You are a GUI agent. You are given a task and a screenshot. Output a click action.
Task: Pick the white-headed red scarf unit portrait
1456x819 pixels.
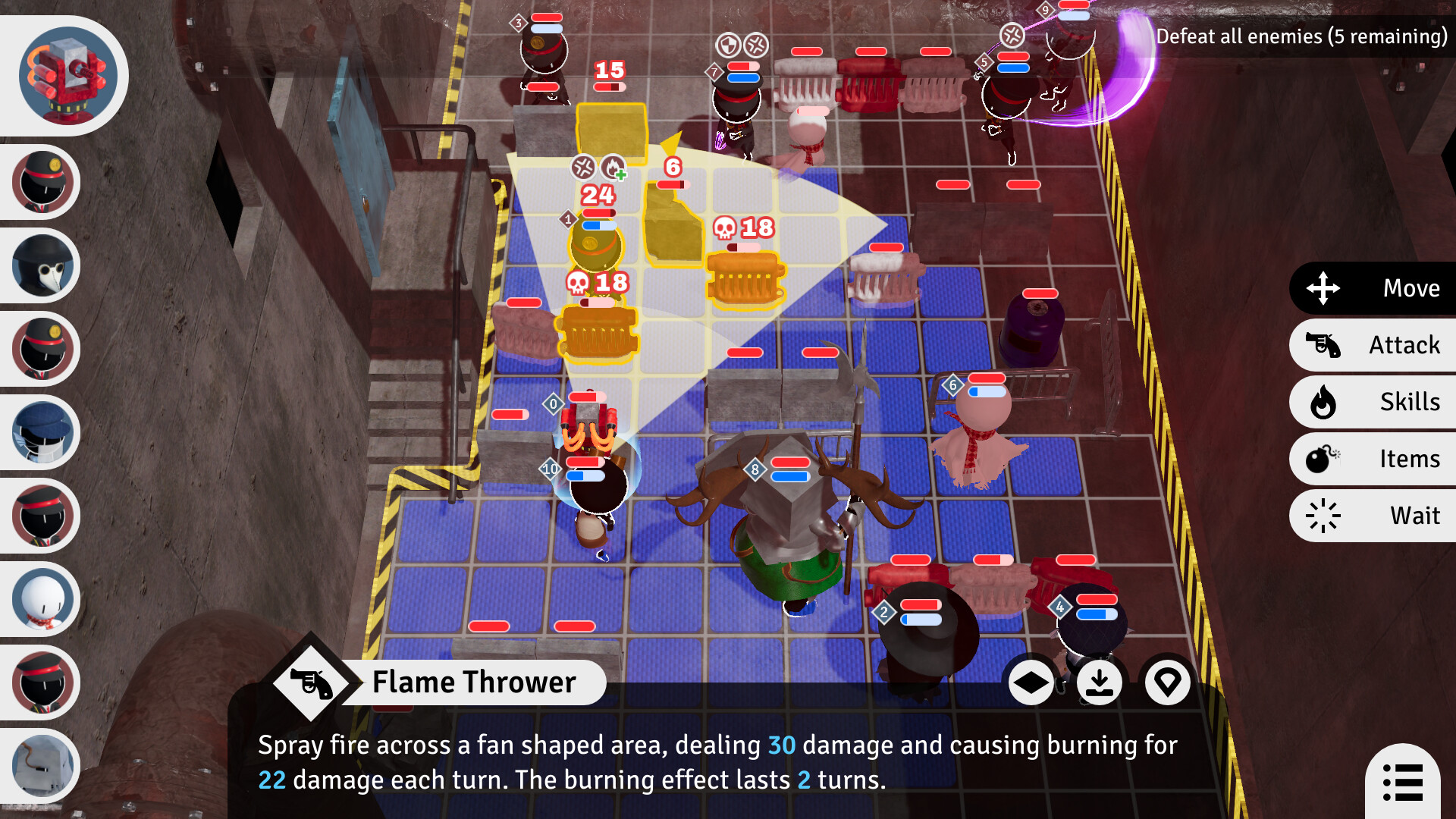coord(43,599)
